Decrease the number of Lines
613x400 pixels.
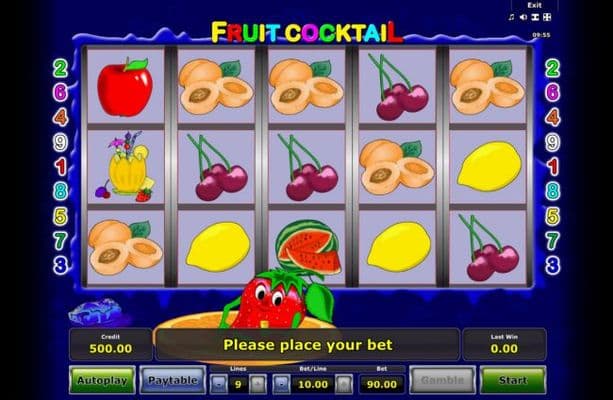217,382
